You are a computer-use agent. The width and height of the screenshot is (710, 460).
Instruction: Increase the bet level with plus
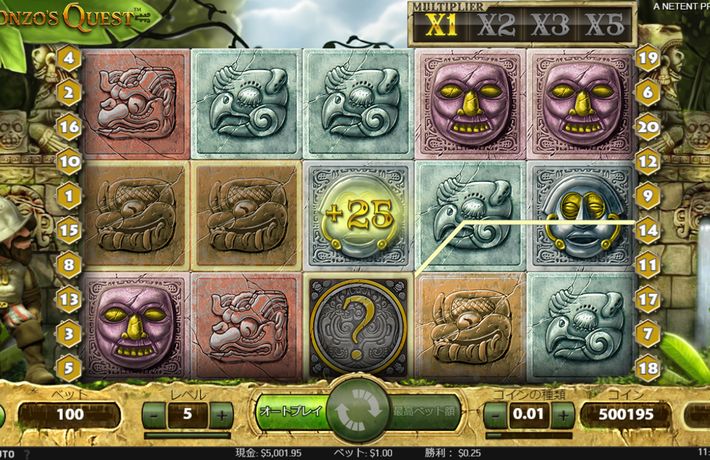[222, 413]
